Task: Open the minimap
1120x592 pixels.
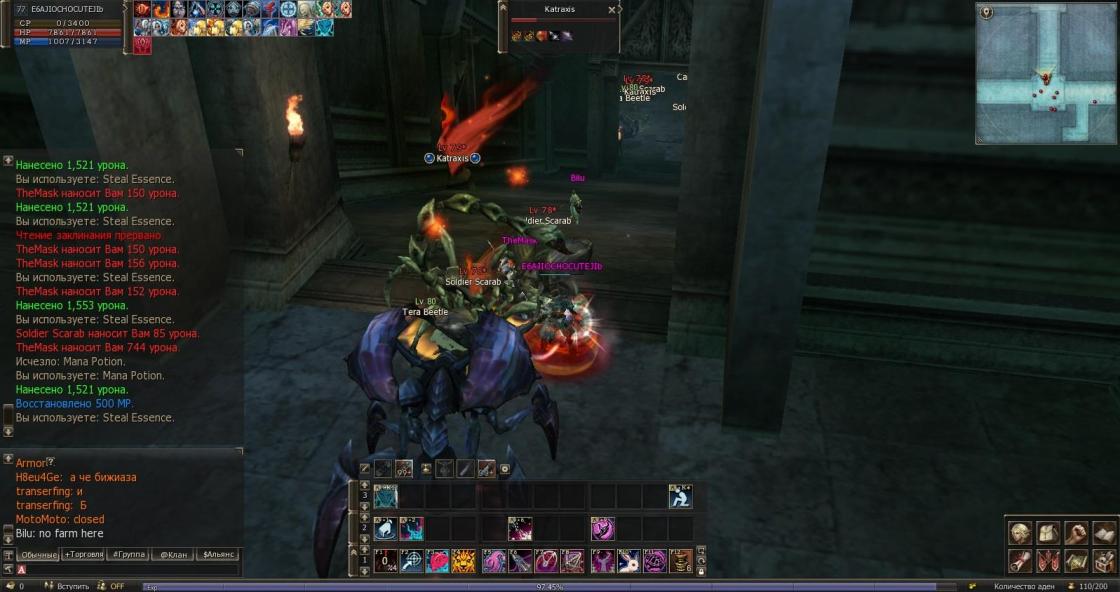Action: [1045, 73]
